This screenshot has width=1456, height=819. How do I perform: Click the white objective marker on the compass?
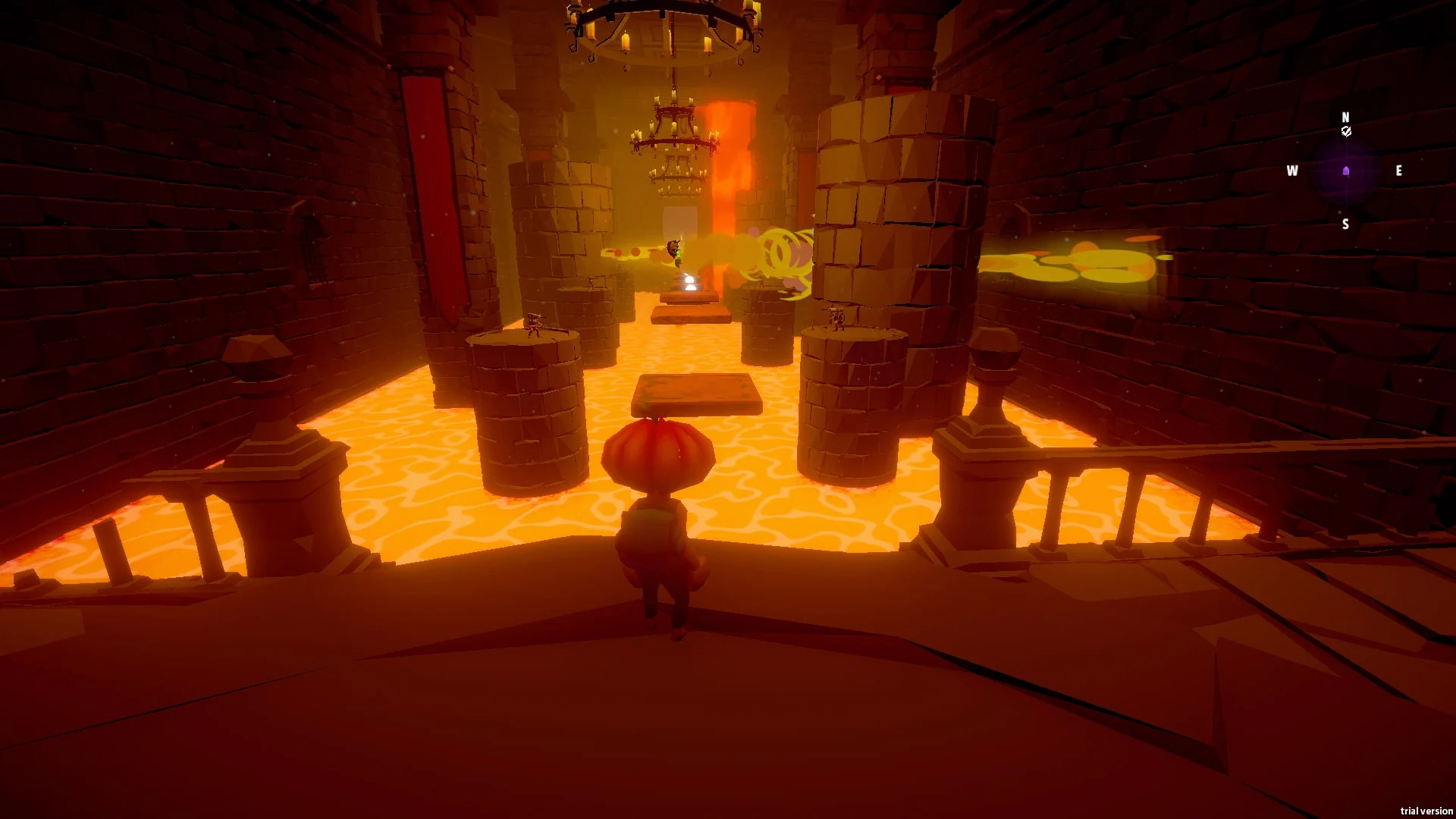[x=1346, y=132]
